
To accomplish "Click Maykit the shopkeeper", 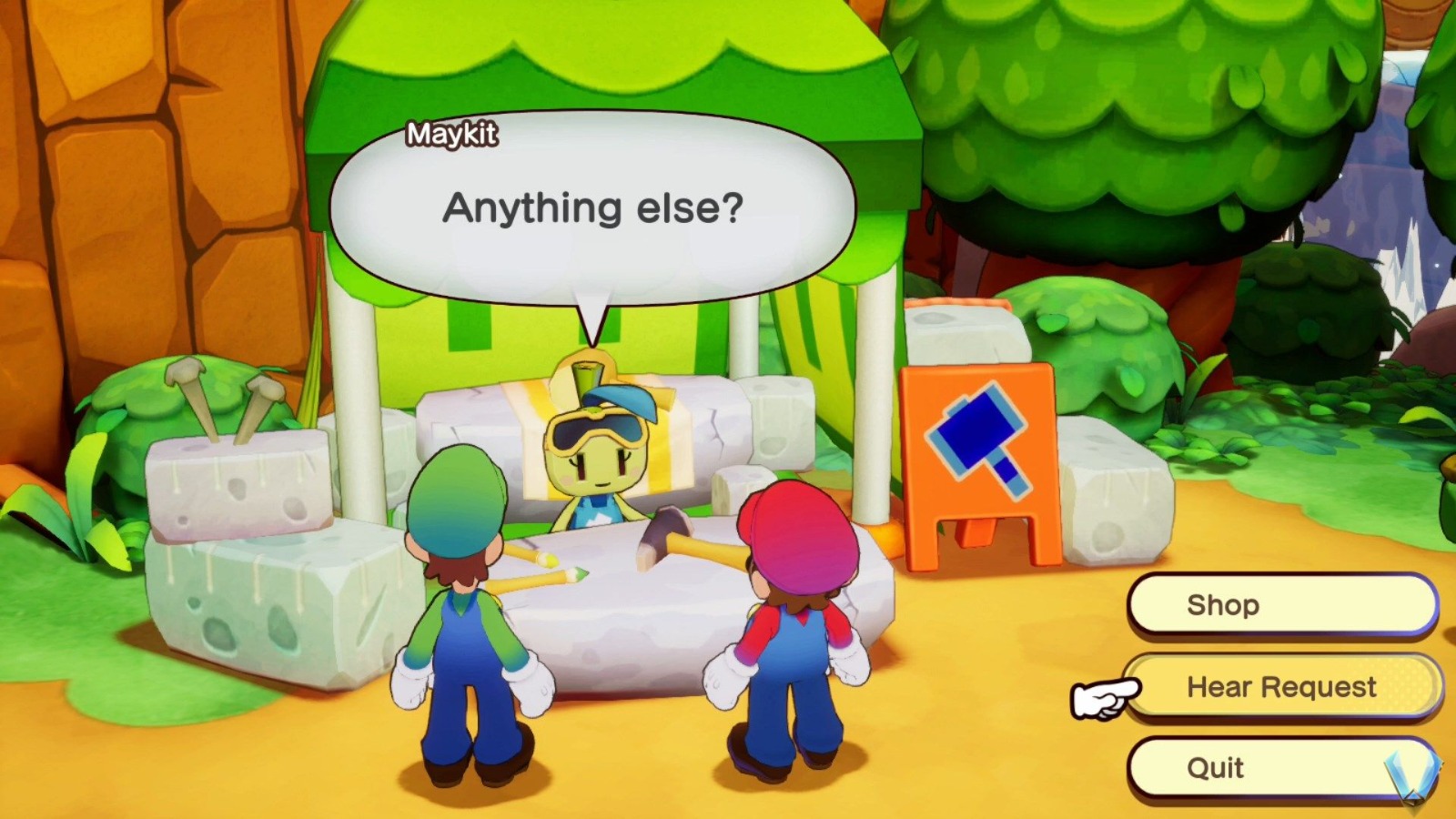I will (601, 464).
